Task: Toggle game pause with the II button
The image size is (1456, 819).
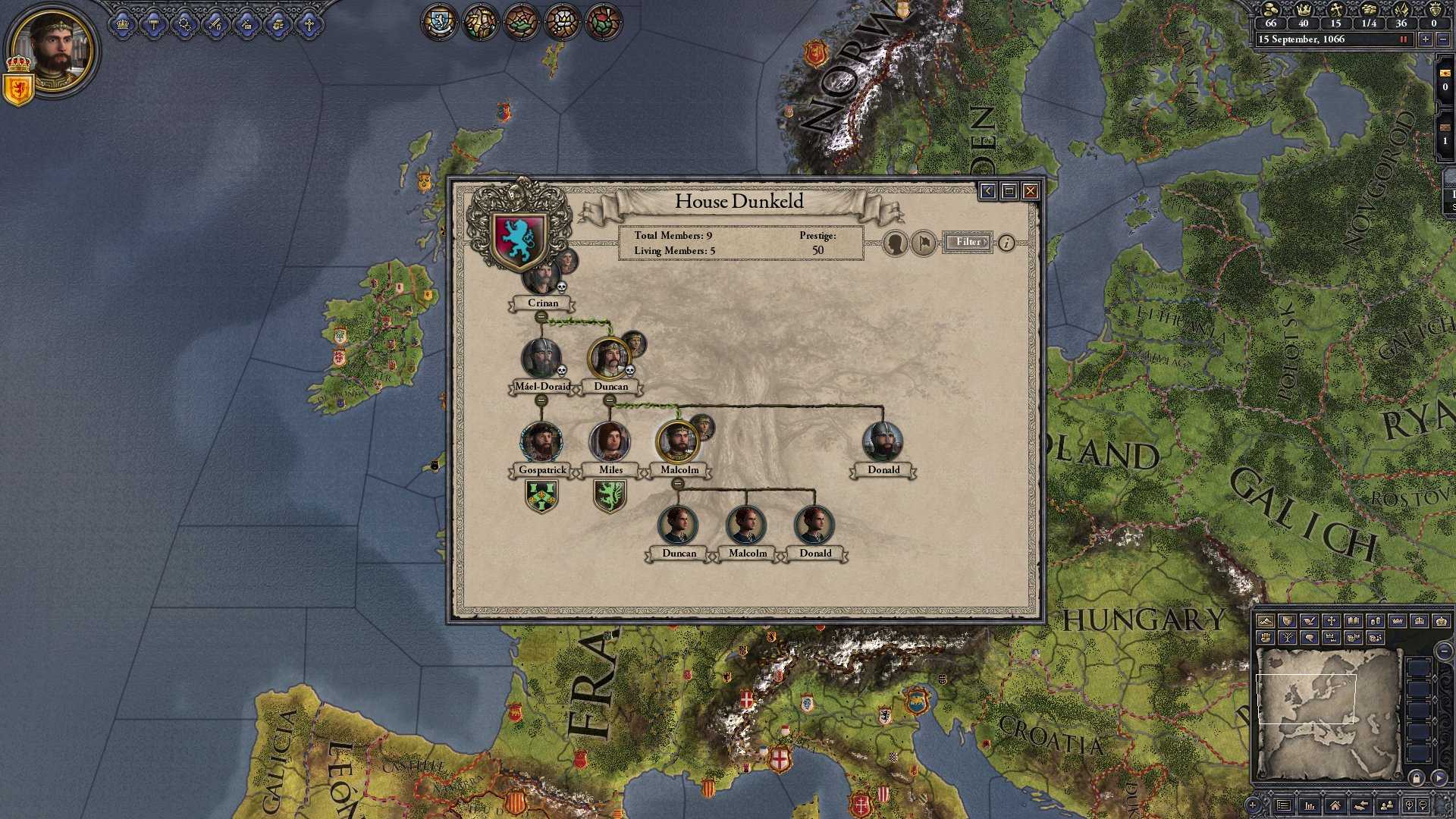Action: 1404,39
